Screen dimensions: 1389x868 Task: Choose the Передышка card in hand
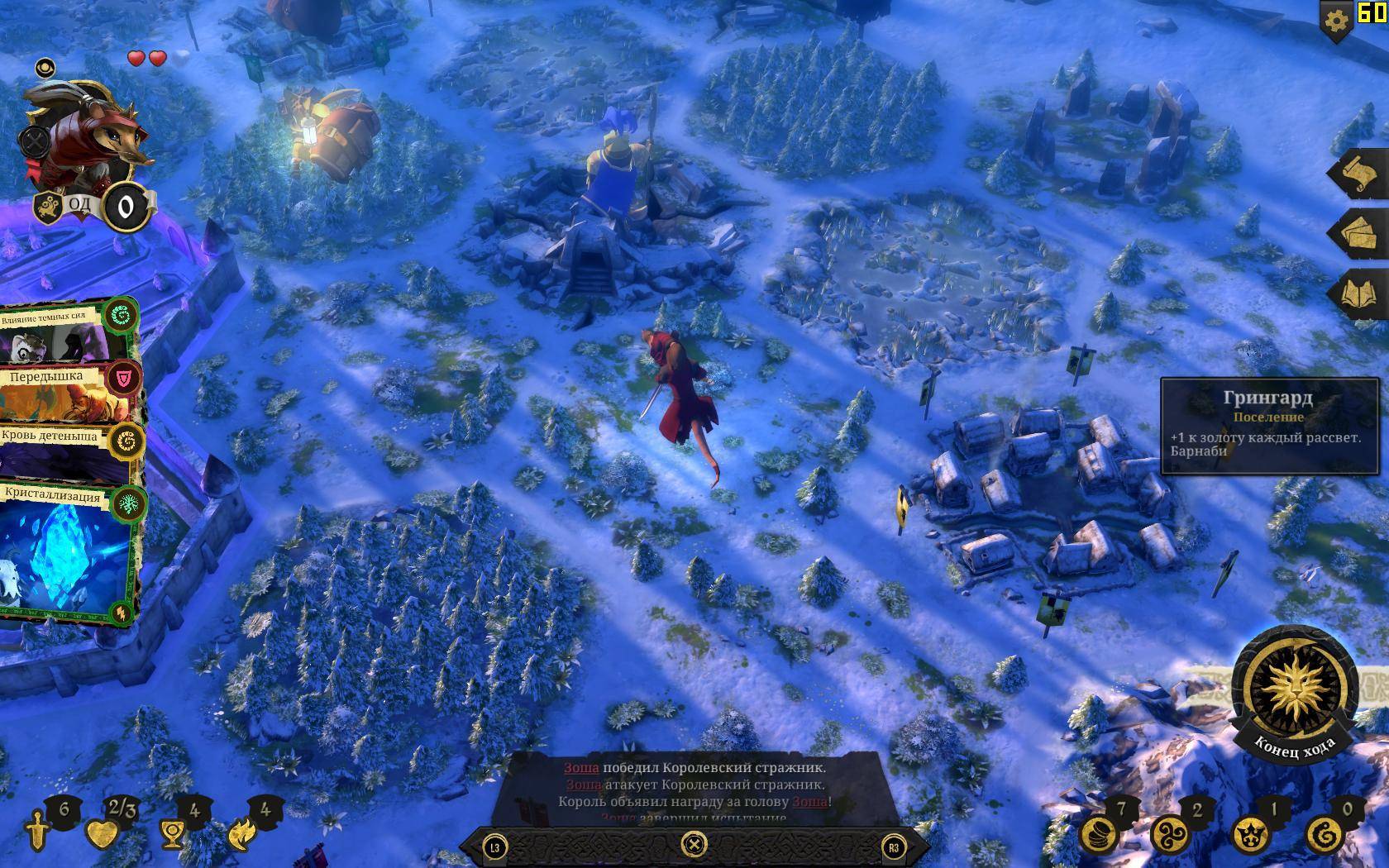click(x=66, y=393)
